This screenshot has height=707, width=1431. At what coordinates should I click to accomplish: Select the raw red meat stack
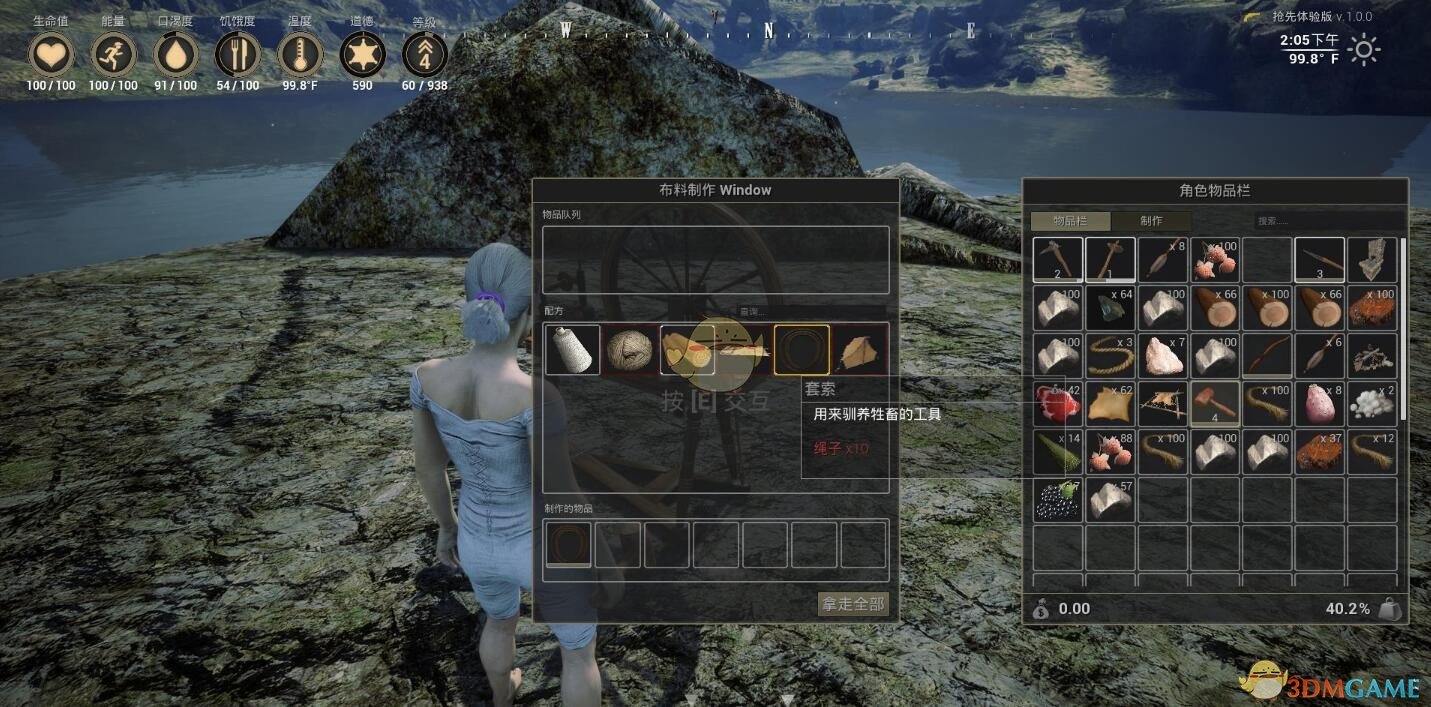click(x=1057, y=404)
